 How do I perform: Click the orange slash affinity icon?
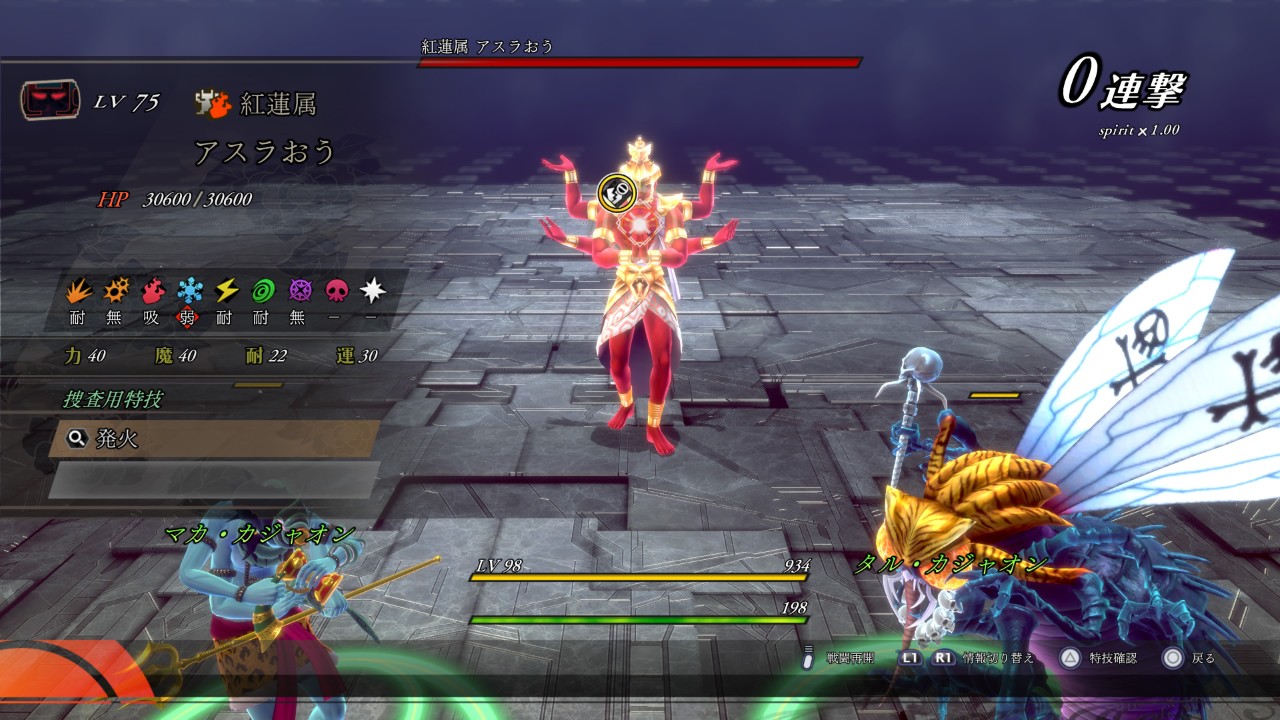tap(78, 291)
